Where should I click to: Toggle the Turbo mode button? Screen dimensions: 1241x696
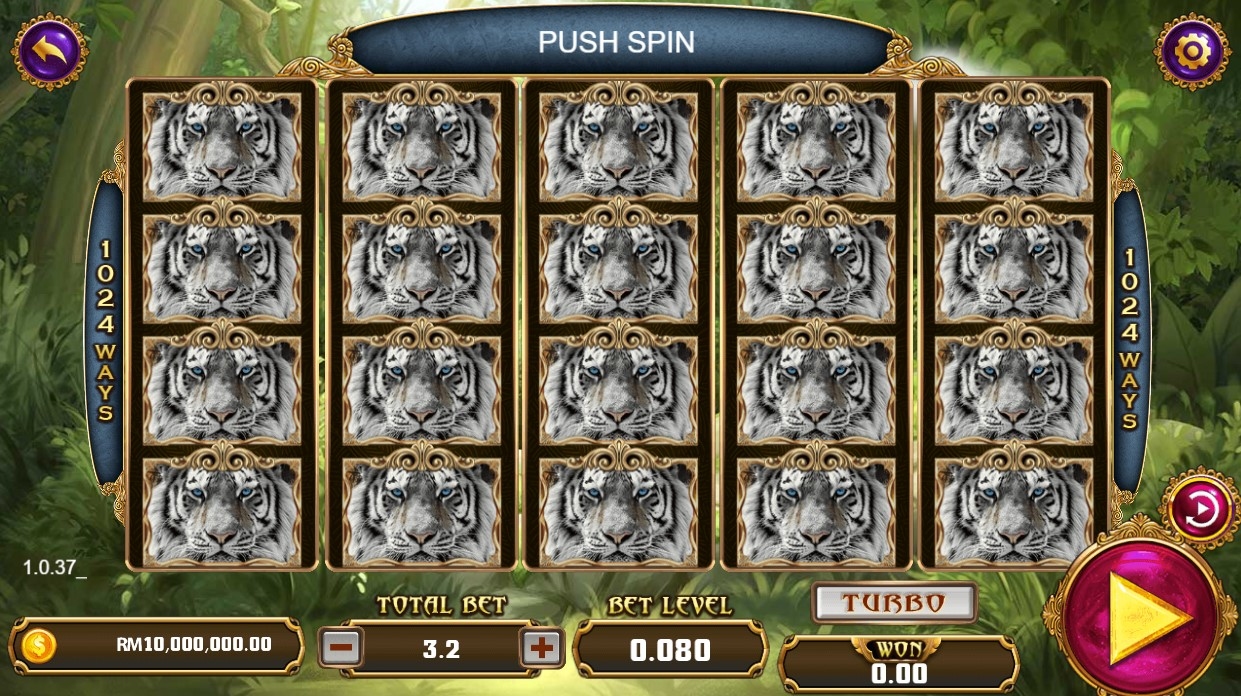coord(893,603)
